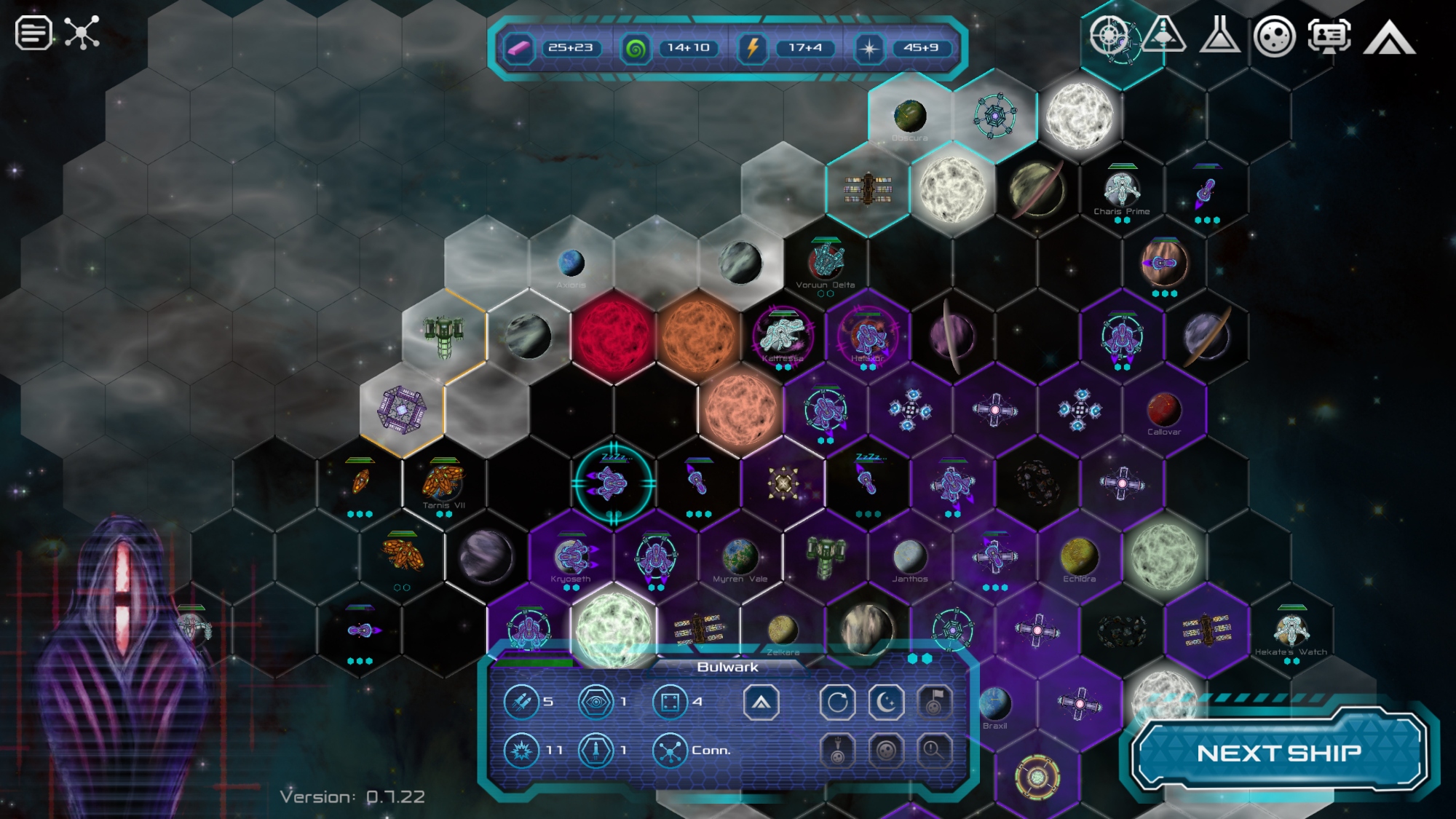Open the research flask screen

pyautogui.click(x=1219, y=35)
